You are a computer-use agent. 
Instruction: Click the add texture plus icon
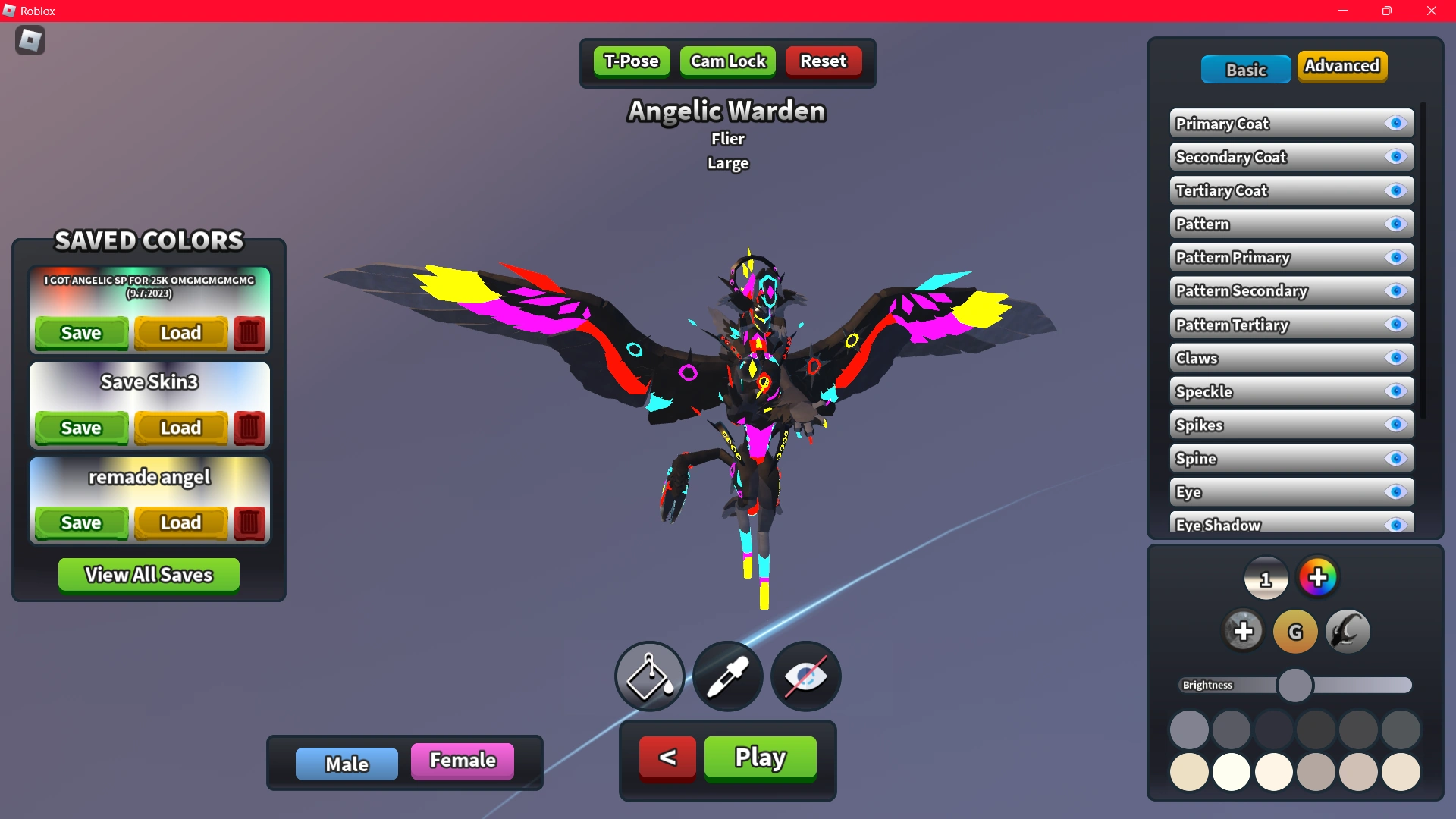(x=1243, y=630)
